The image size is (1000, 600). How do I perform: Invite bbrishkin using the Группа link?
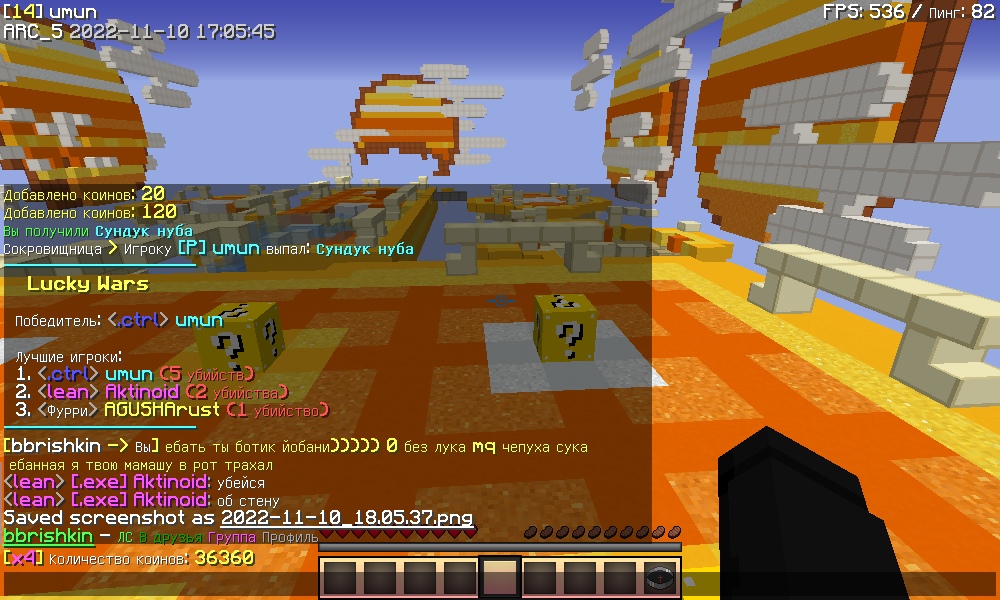231,538
